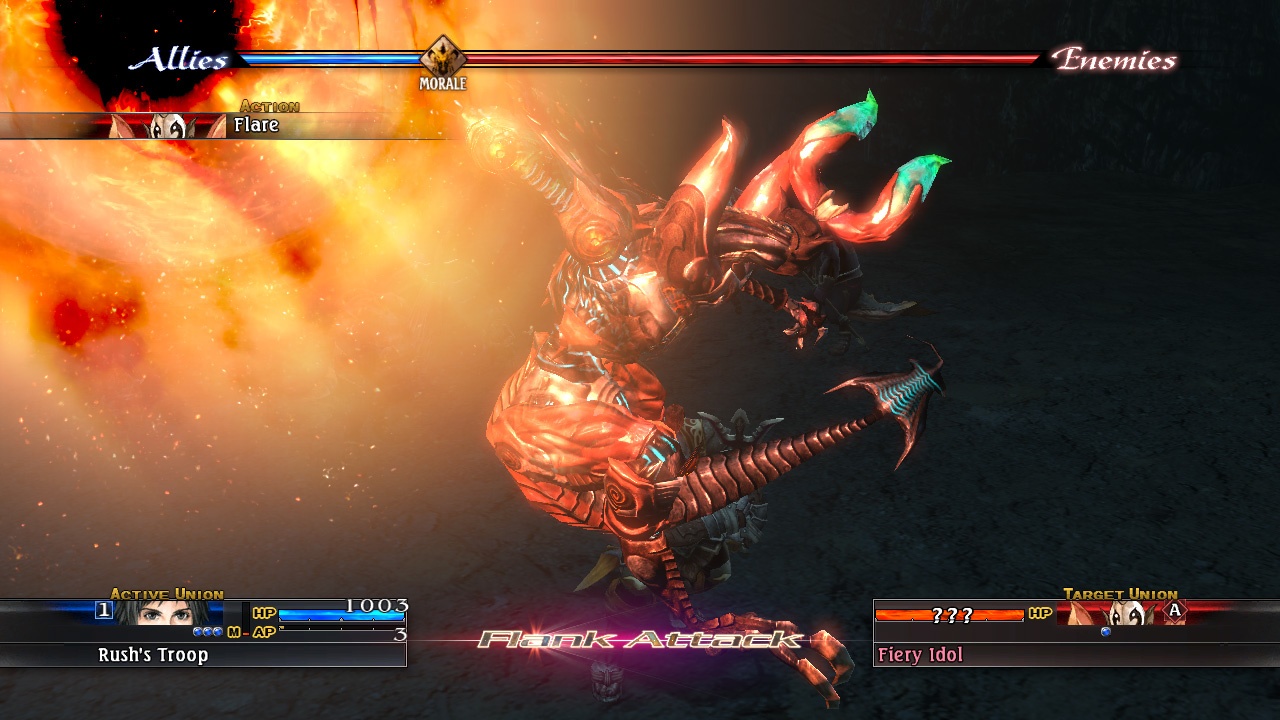Click the enemy portrait beside the Flare action
Viewport: 1280px width, 720px height.
(167, 126)
